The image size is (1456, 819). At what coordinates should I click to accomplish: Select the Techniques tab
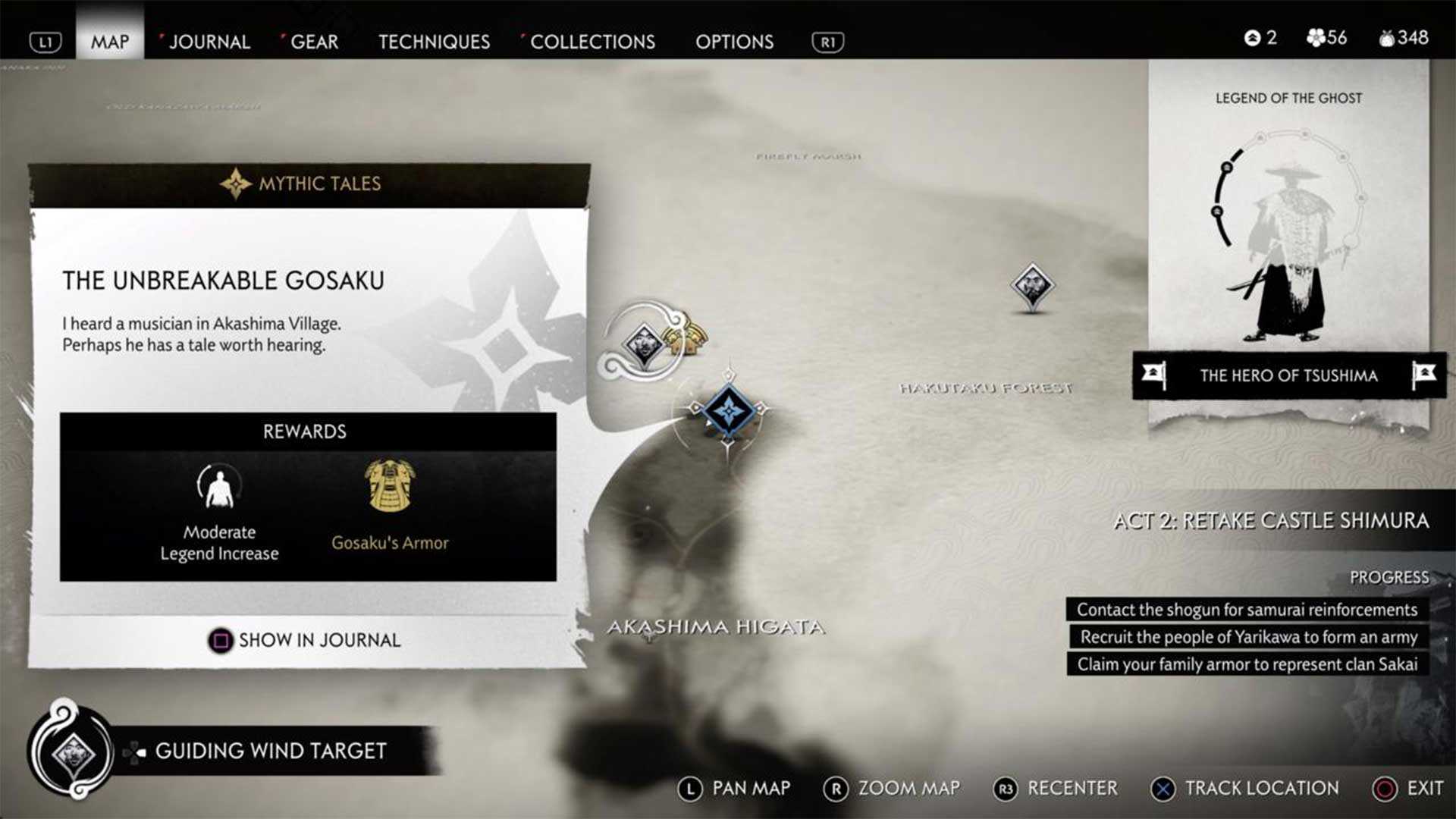pos(434,42)
